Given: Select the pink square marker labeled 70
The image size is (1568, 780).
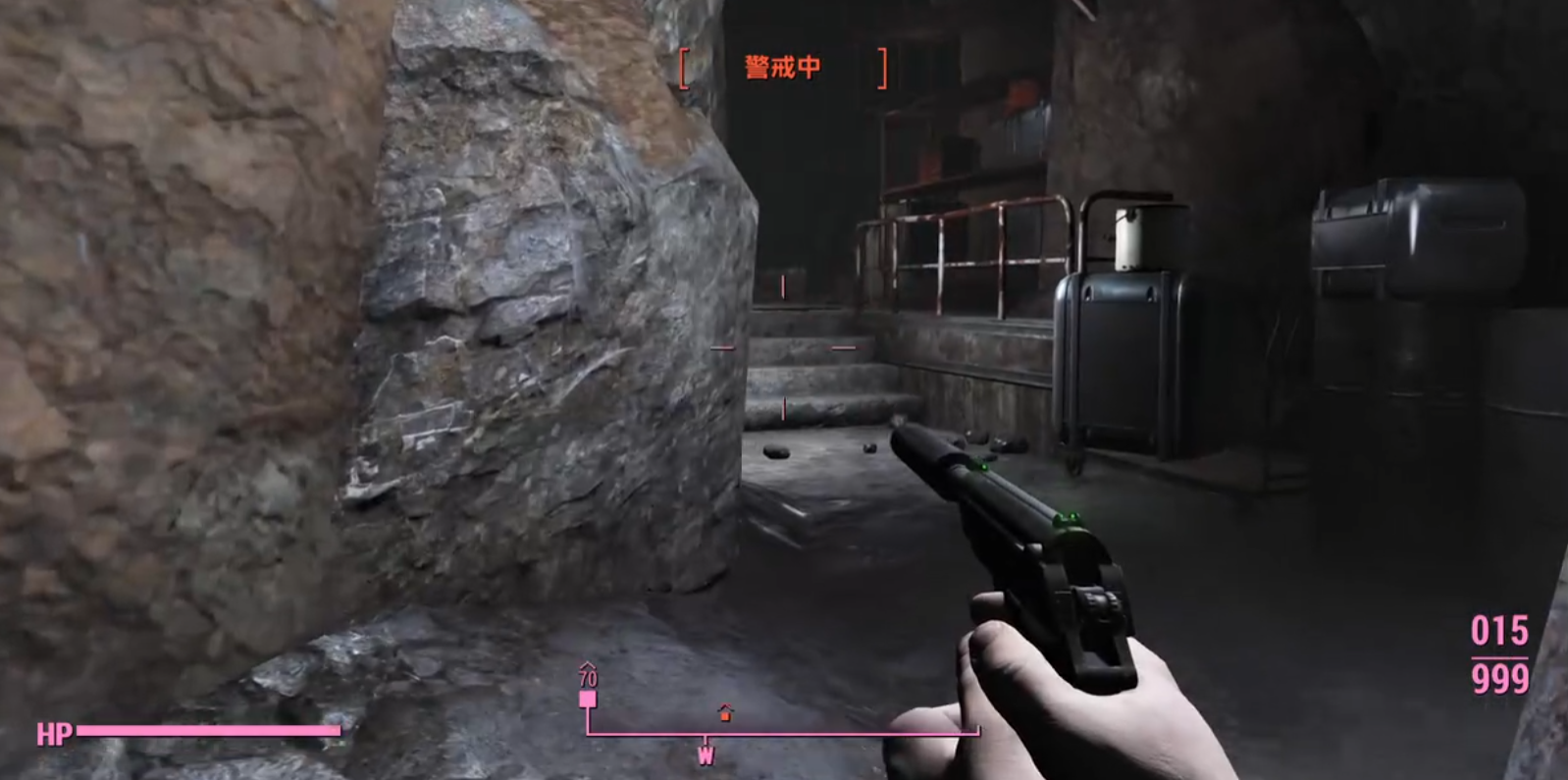Looking at the screenshot, I should pyautogui.click(x=588, y=699).
